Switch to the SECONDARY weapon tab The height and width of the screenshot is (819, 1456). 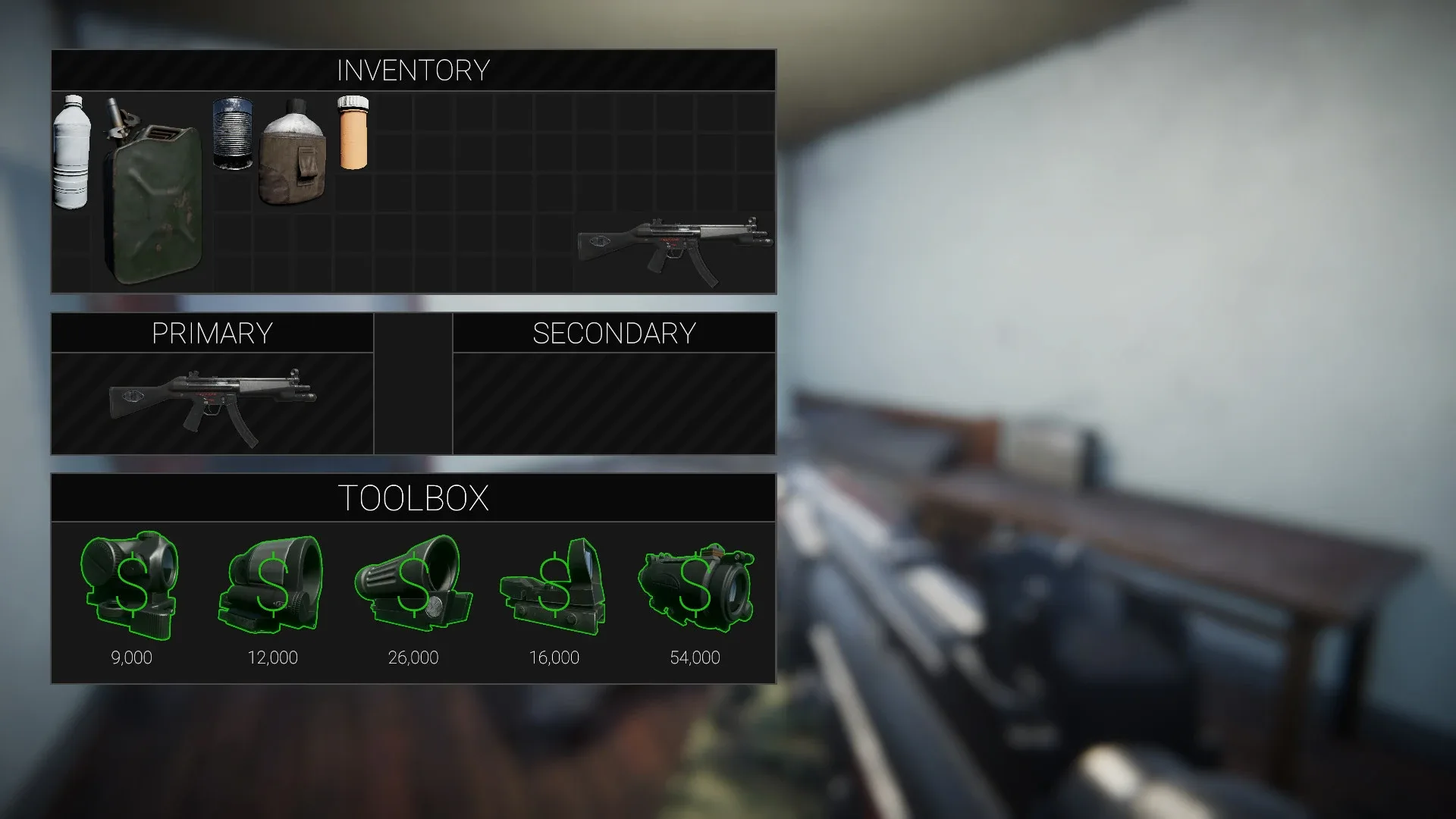pos(613,332)
